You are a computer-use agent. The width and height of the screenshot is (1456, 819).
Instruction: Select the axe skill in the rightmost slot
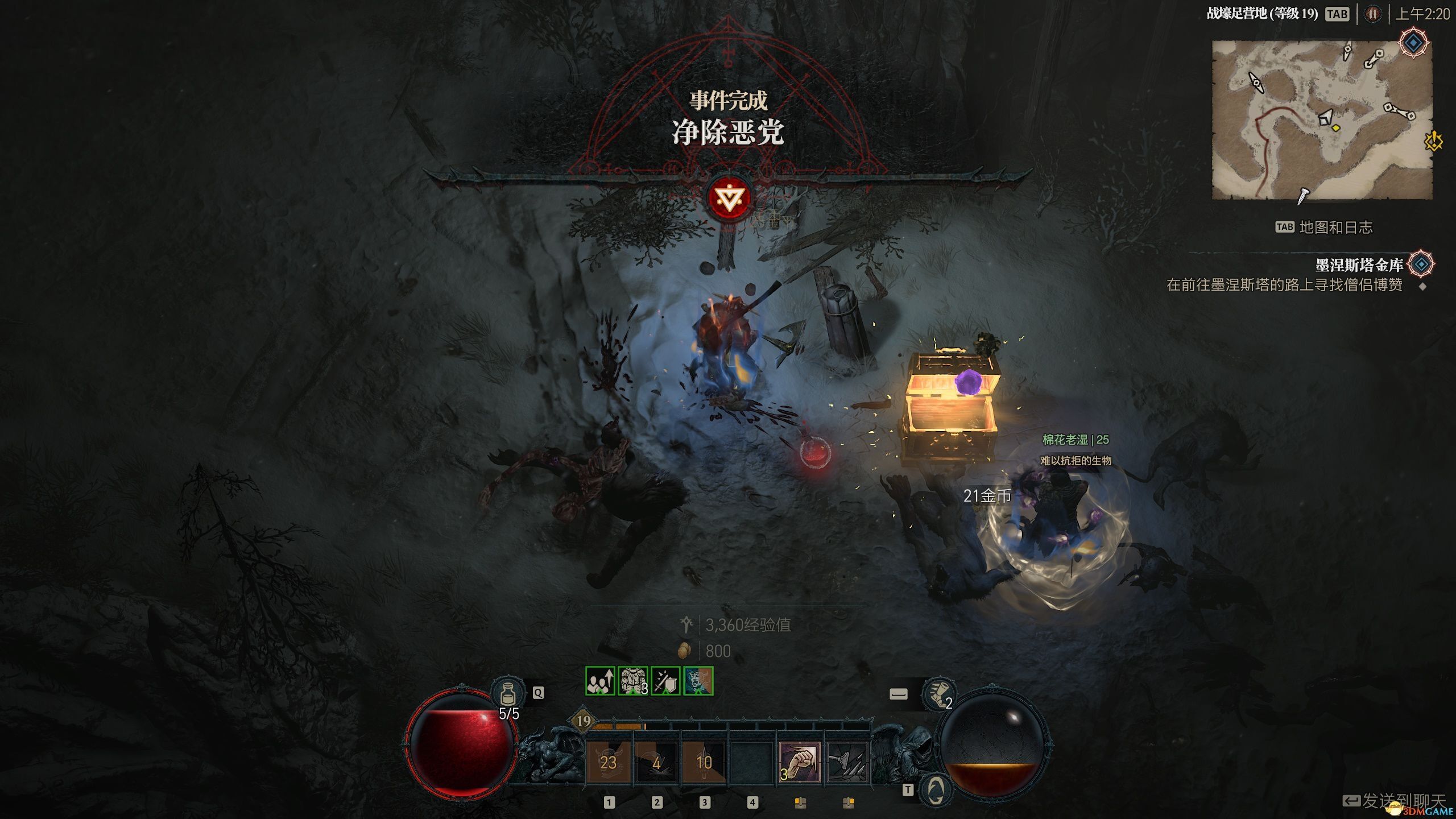click(847, 763)
